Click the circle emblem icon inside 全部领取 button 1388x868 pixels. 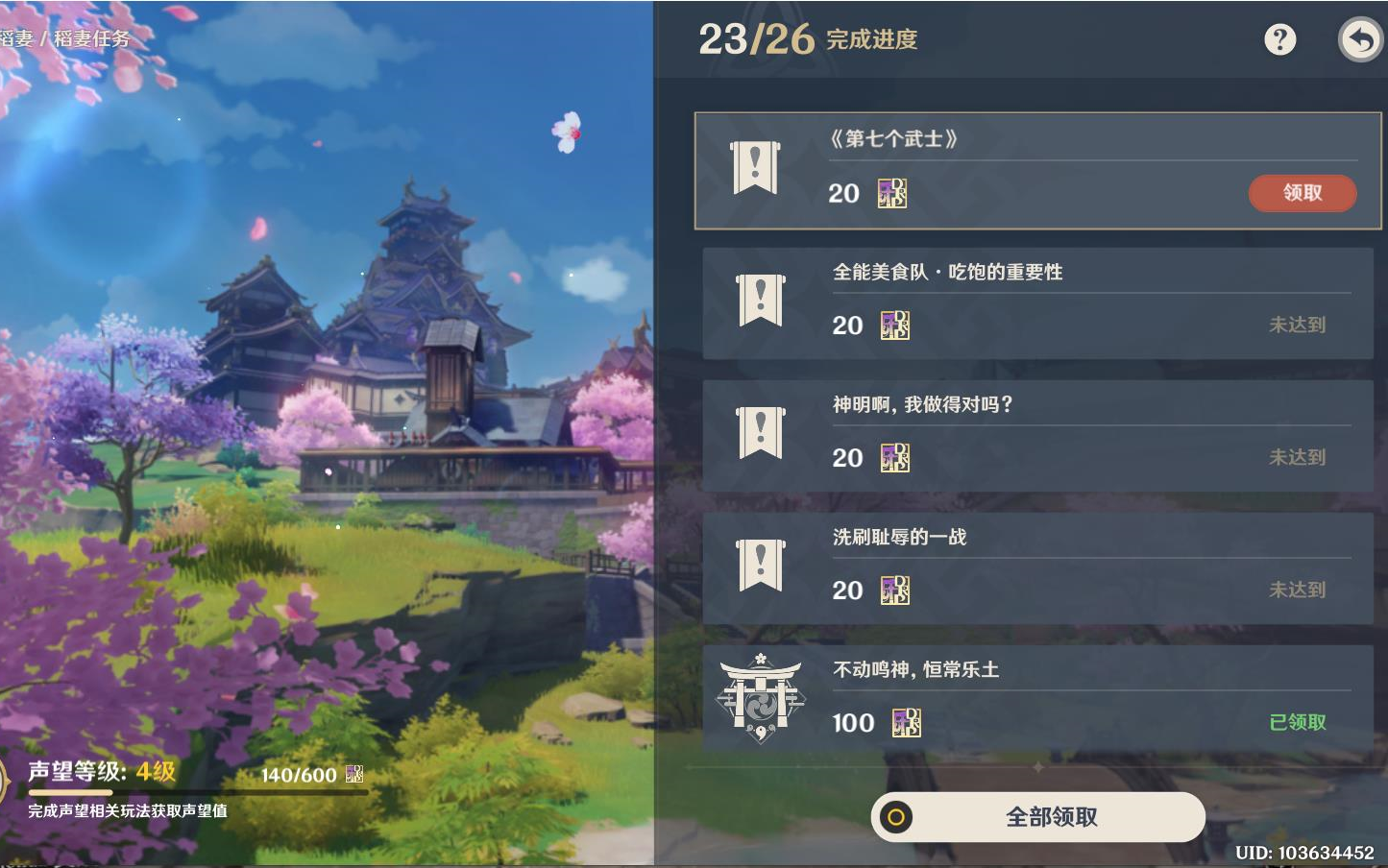coord(897,817)
